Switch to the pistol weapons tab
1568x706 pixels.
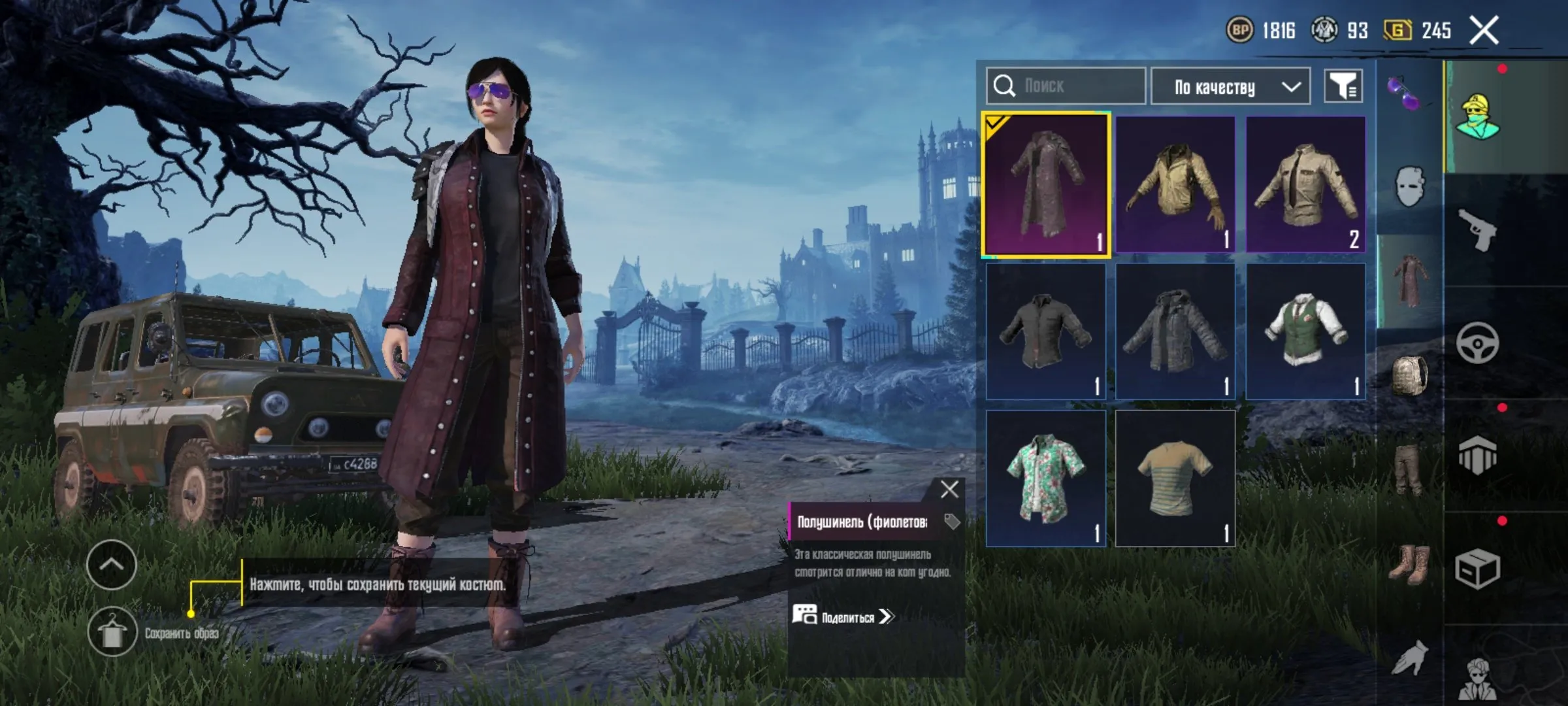click(1477, 229)
